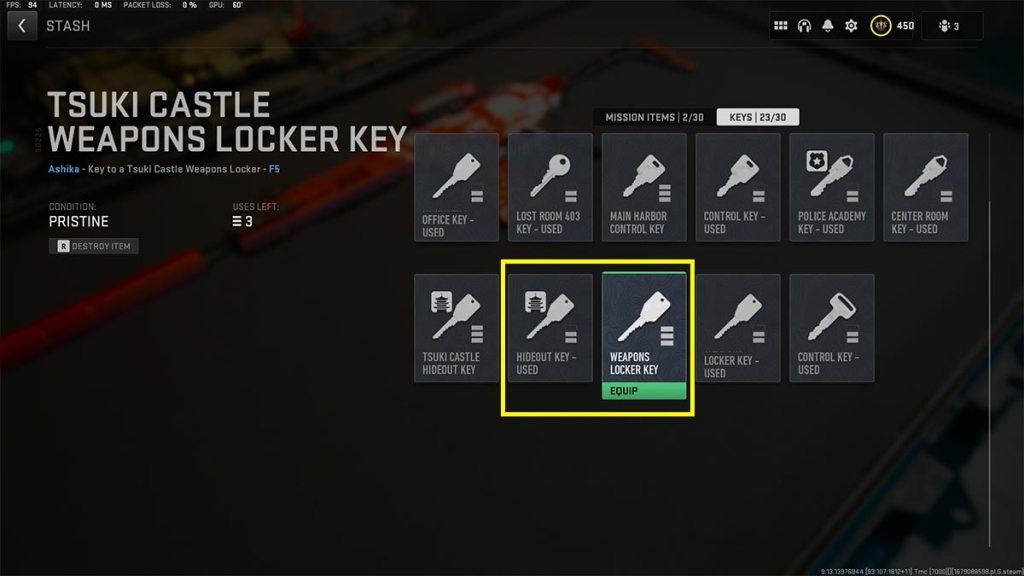Destroy the selected key item
This screenshot has width=1024, height=576.
click(x=94, y=246)
